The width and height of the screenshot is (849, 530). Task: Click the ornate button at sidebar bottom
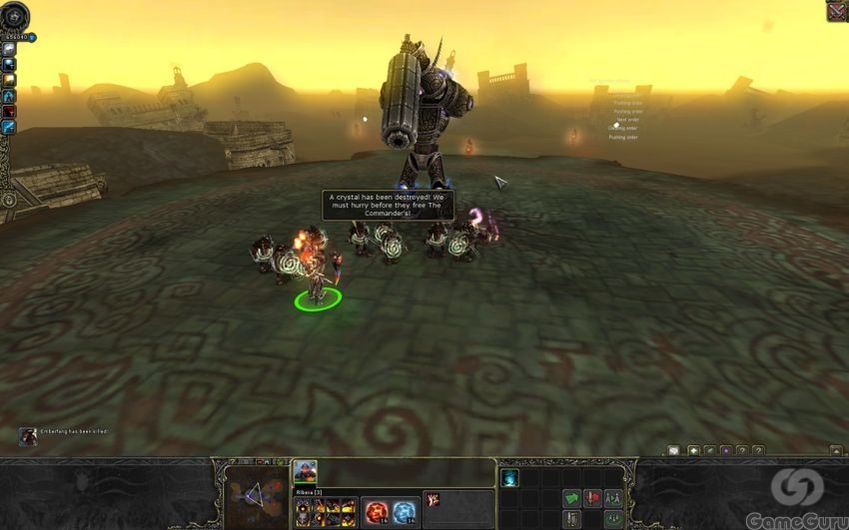click(x=9, y=199)
